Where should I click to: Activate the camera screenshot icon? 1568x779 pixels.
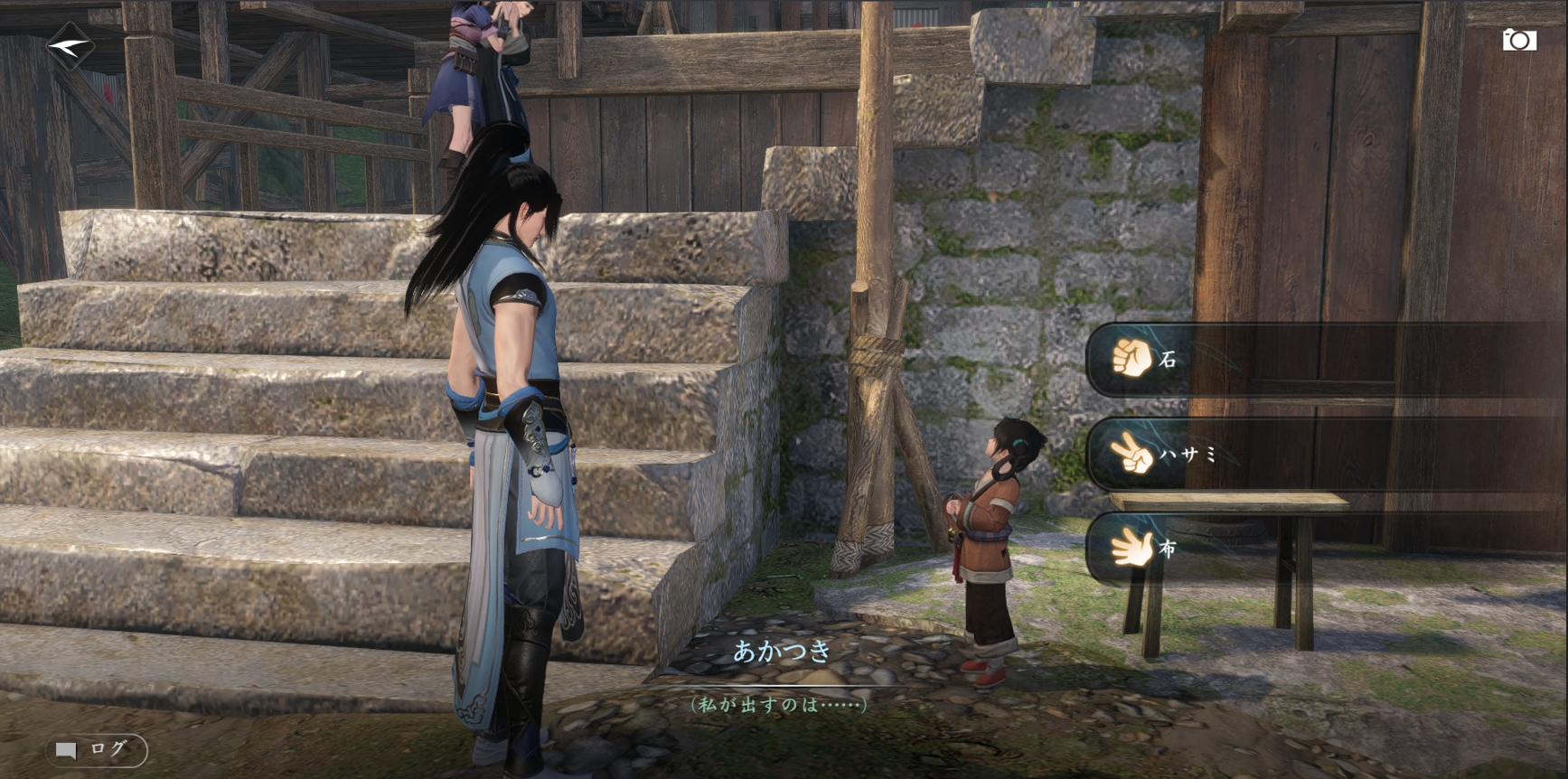1518,40
